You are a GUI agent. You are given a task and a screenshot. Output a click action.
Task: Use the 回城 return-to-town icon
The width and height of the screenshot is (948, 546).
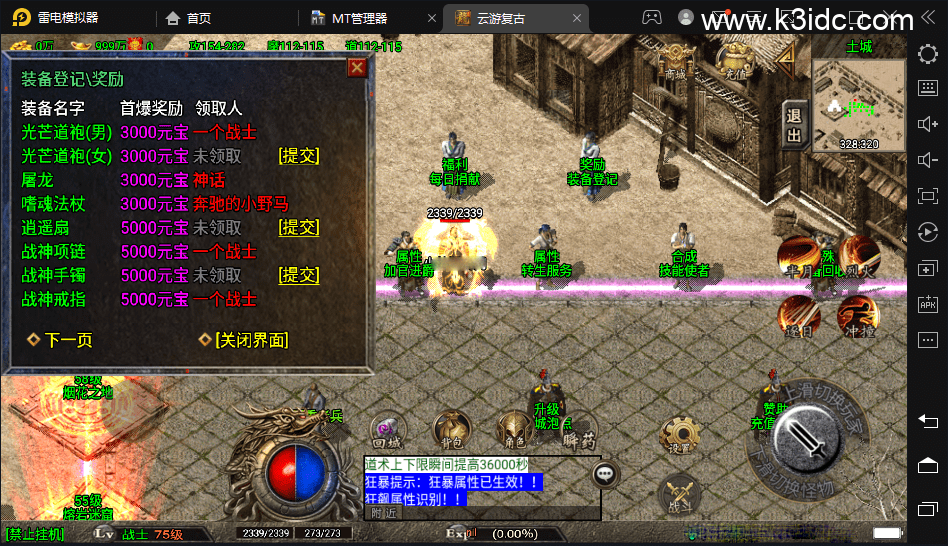tap(386, 429)
